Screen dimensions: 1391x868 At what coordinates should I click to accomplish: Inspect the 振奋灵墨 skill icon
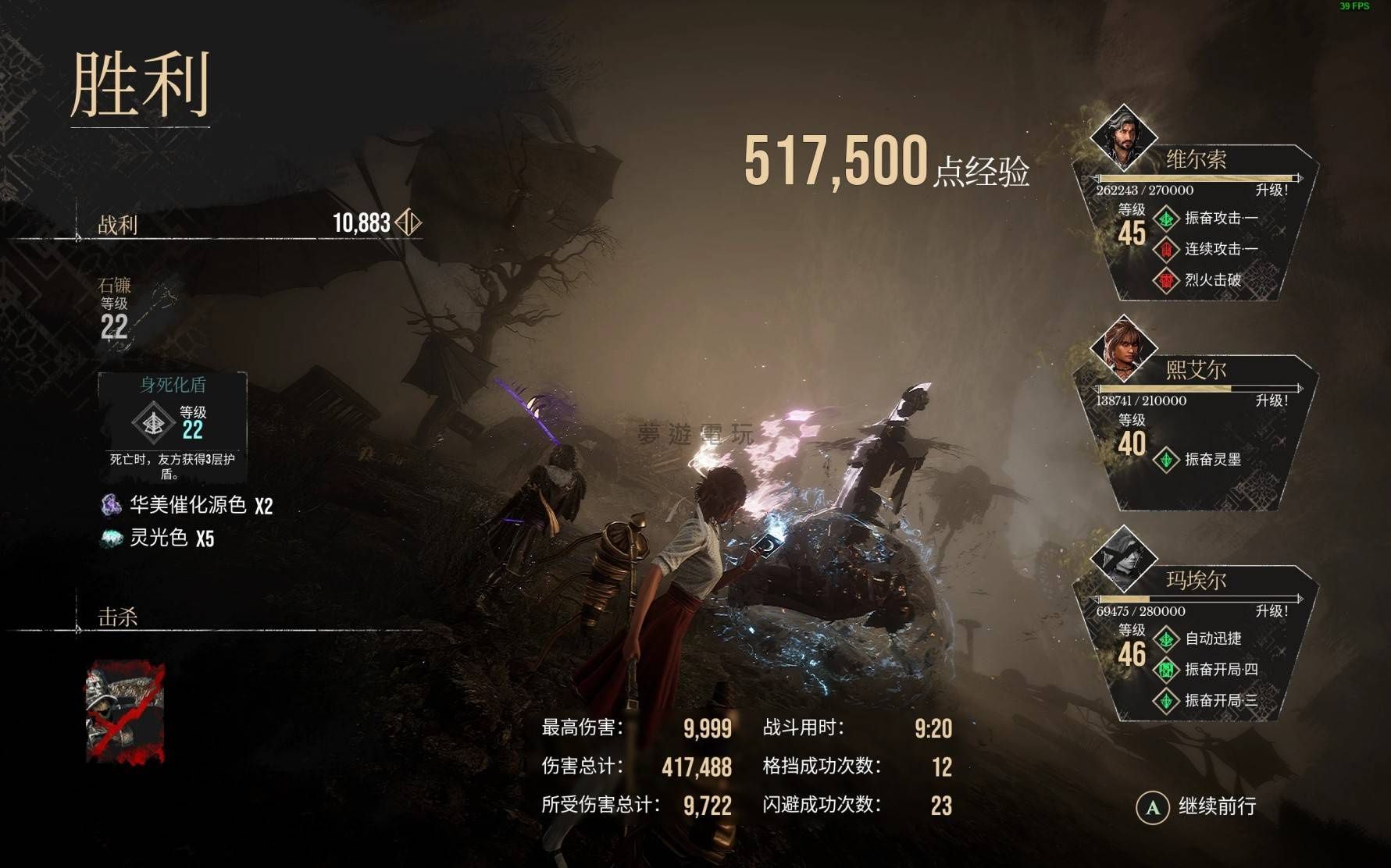coord(1166,460)
